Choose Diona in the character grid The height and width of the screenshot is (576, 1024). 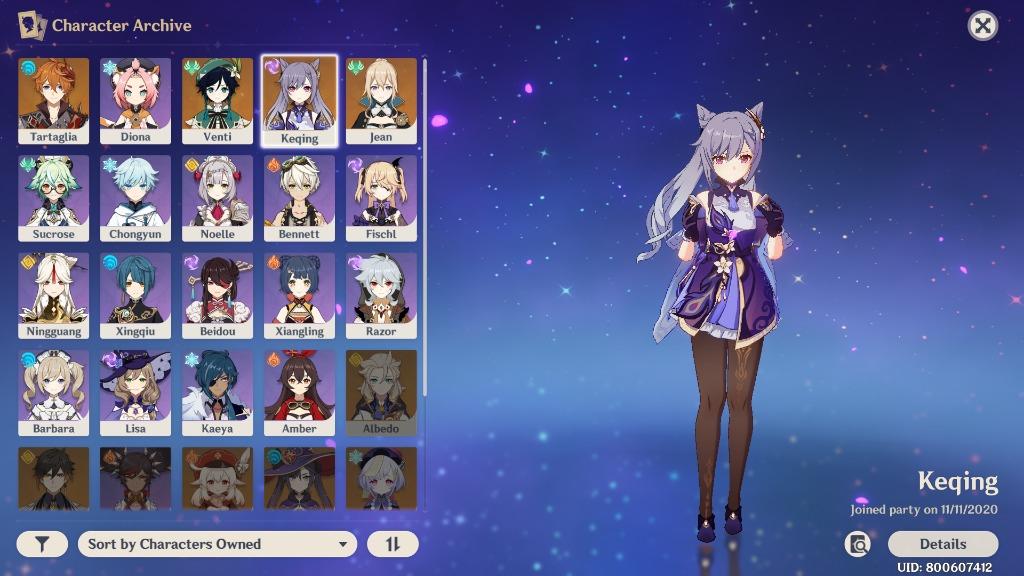pyautogui.click(x=135, y=100)
